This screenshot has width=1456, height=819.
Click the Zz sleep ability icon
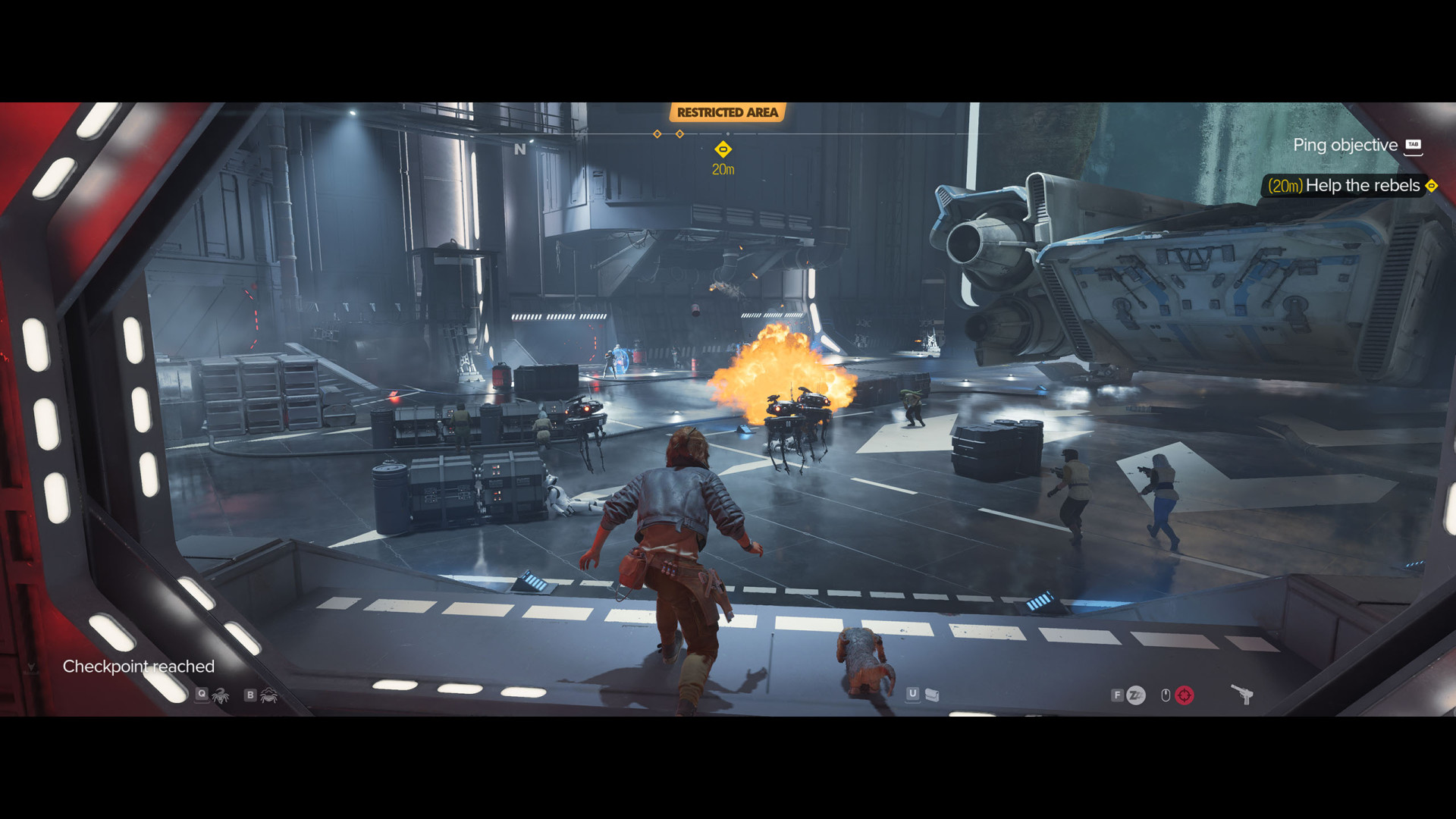coord(1135,695)
